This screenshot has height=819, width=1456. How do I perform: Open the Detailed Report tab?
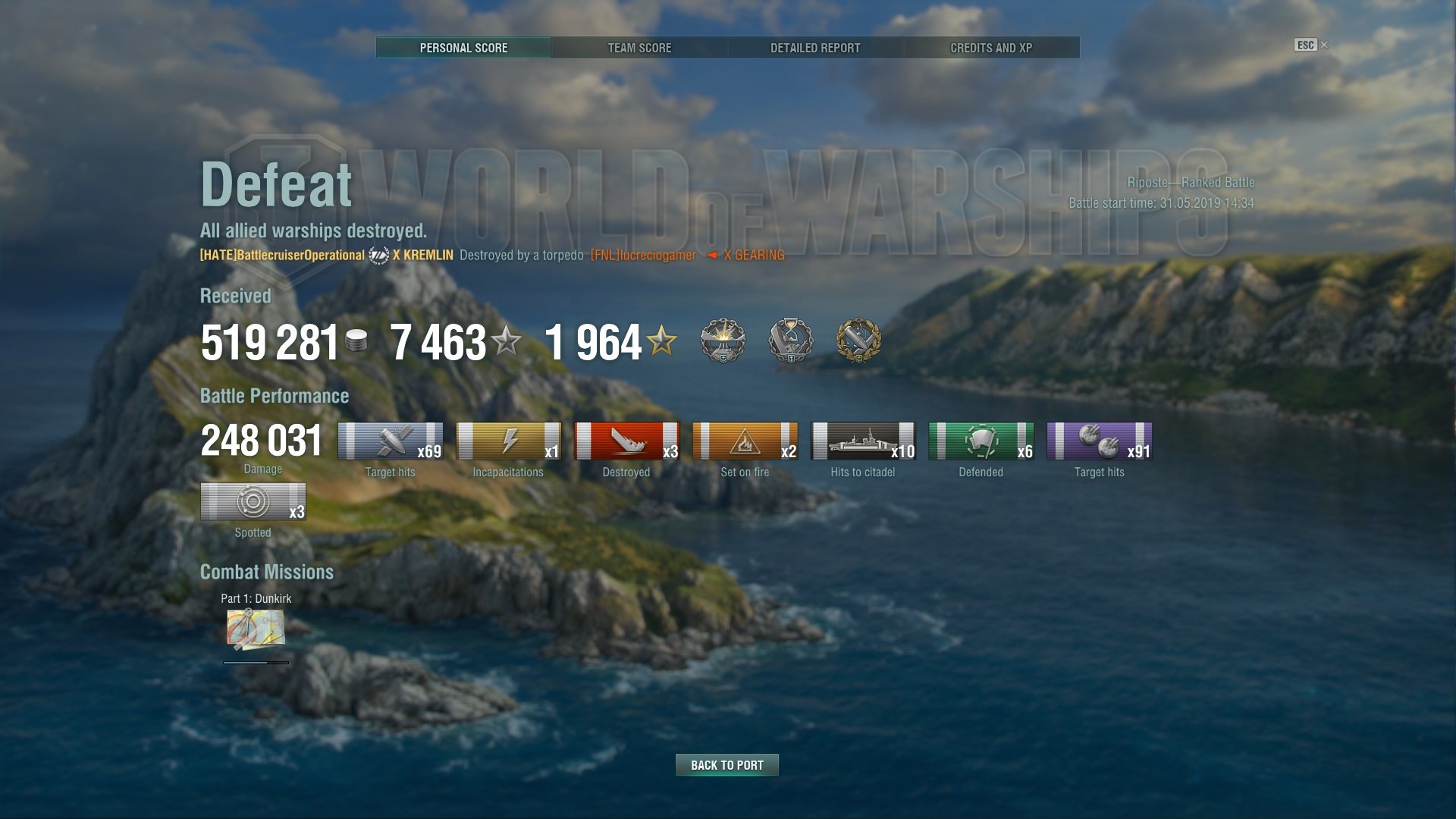815,48
